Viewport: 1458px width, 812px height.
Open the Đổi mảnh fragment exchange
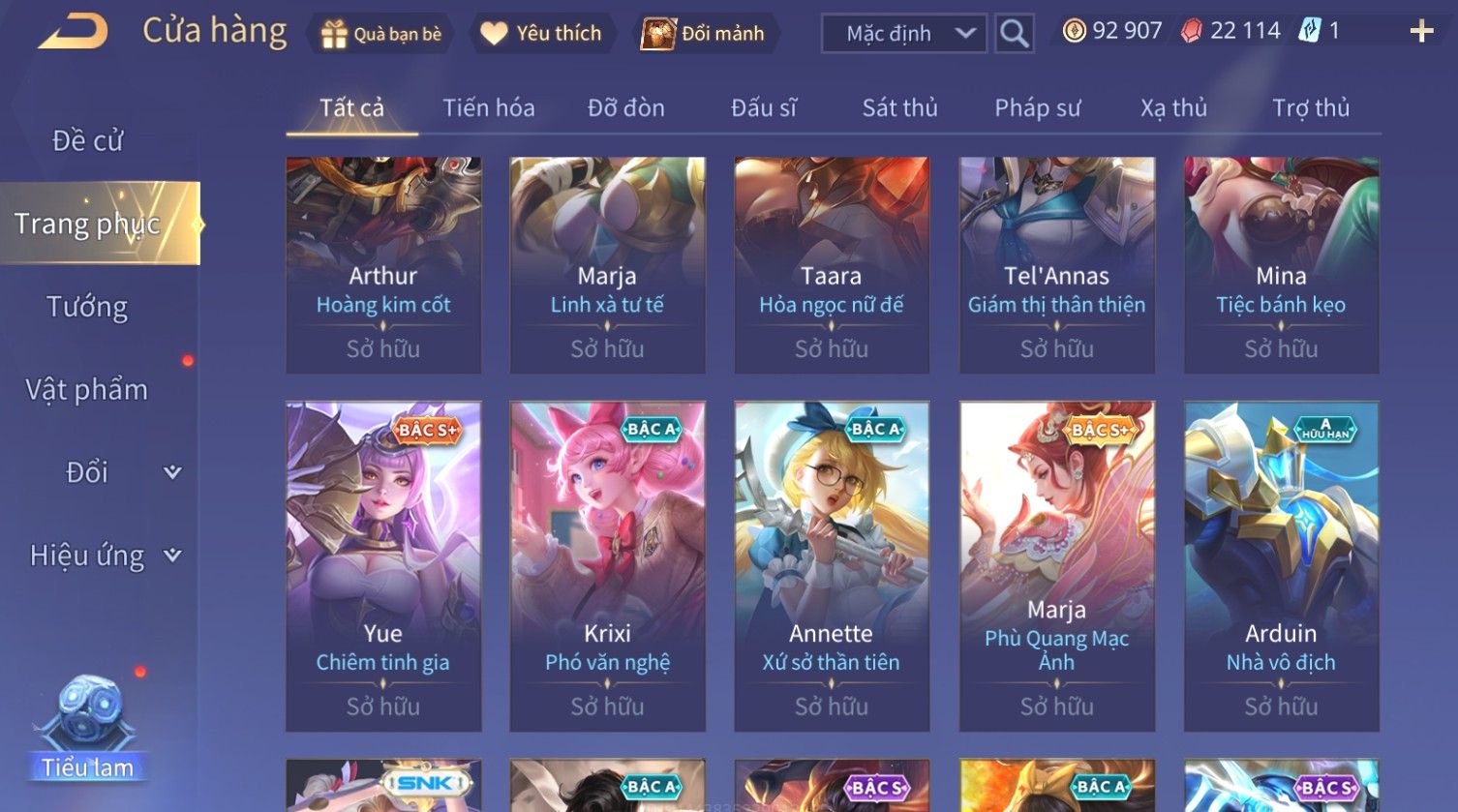(x=704, y=34)
